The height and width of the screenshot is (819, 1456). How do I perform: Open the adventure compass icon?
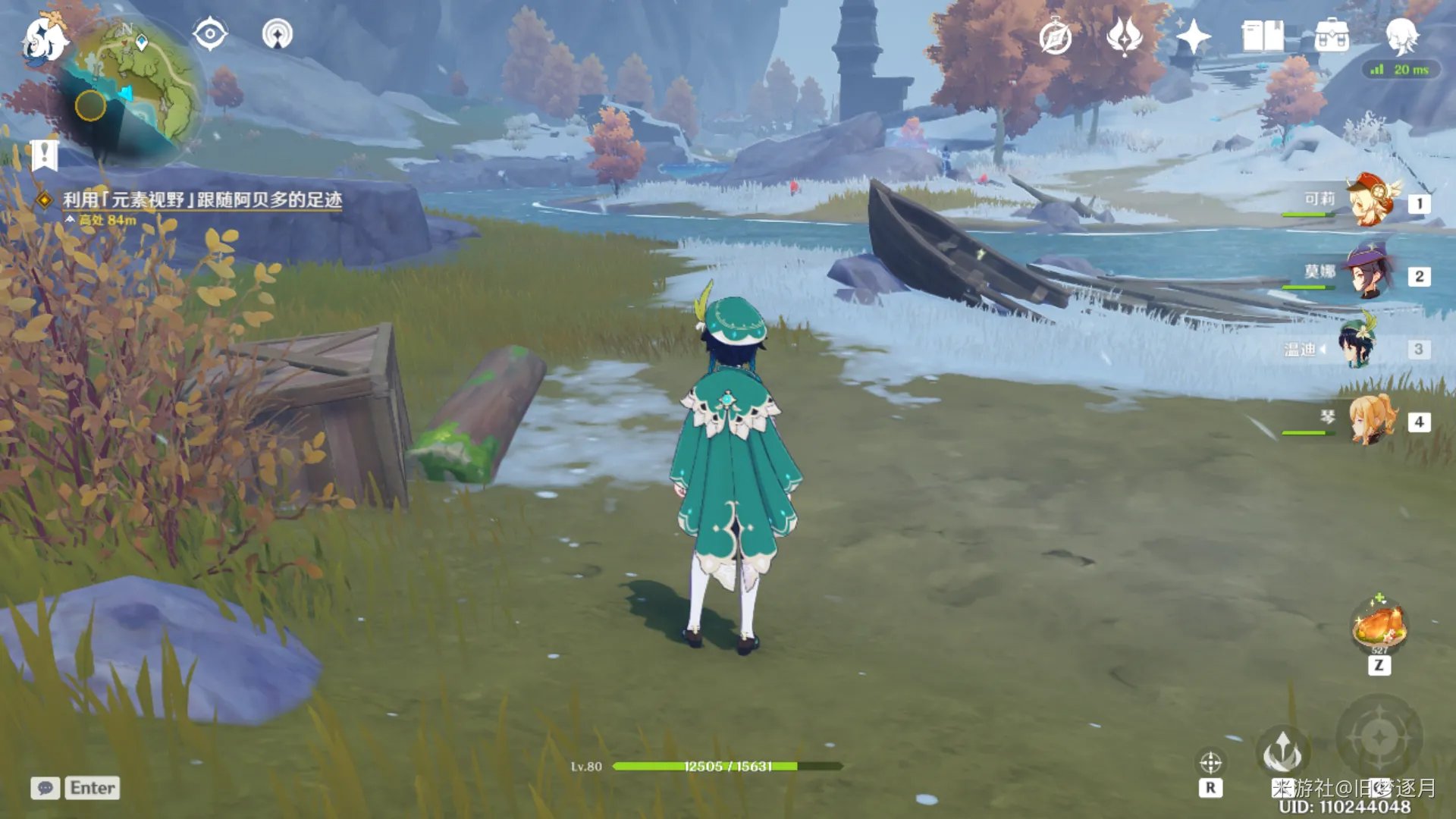1055,36
